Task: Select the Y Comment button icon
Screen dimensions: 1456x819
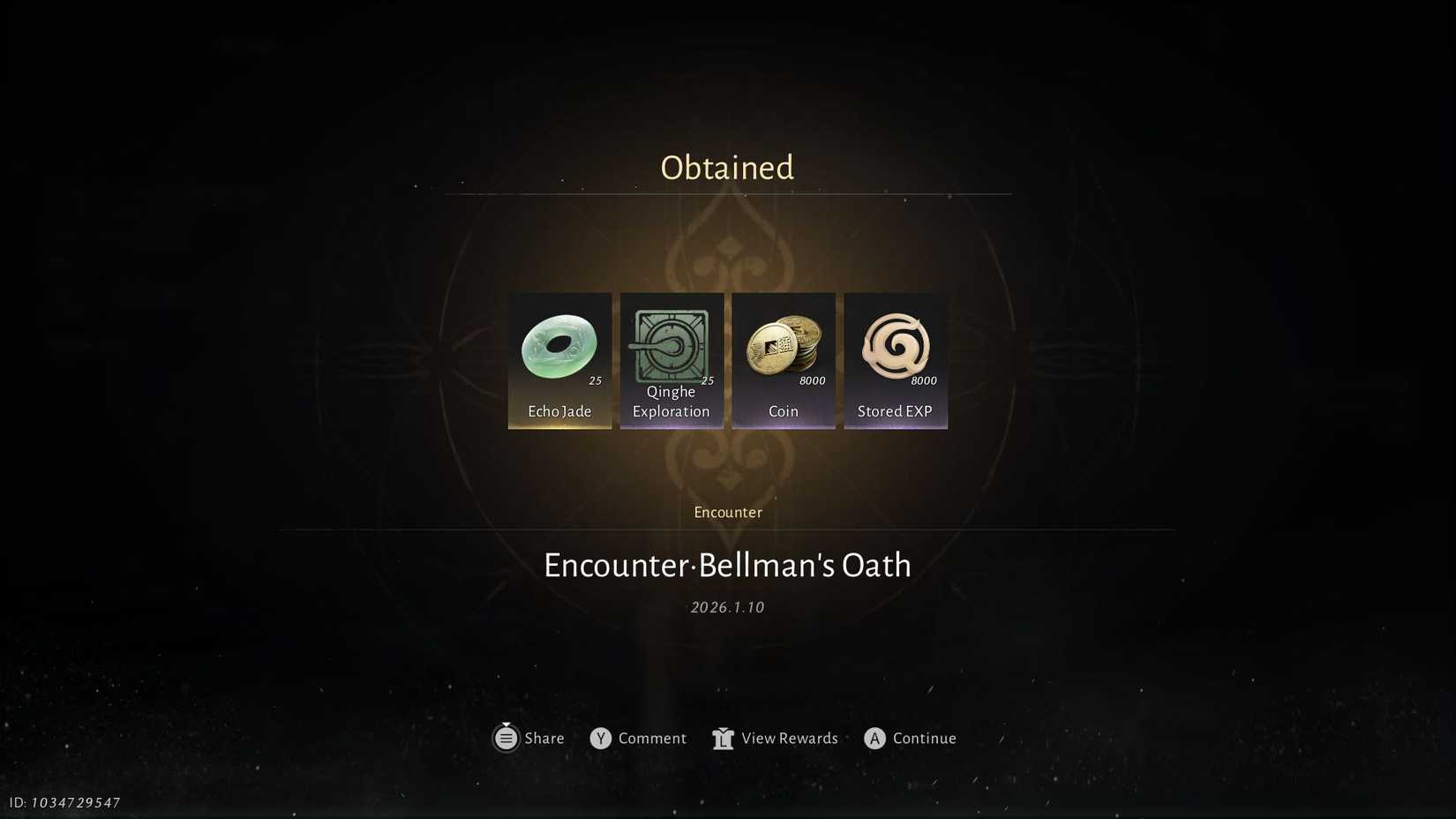Action: tap(601, 738)
